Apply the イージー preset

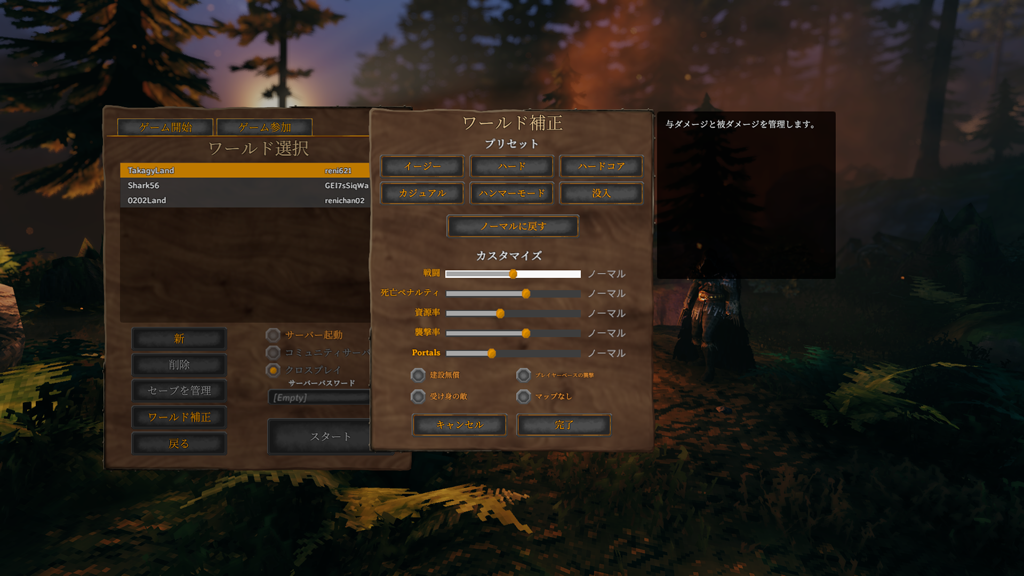pyautogui.click(x=422, y=166)
